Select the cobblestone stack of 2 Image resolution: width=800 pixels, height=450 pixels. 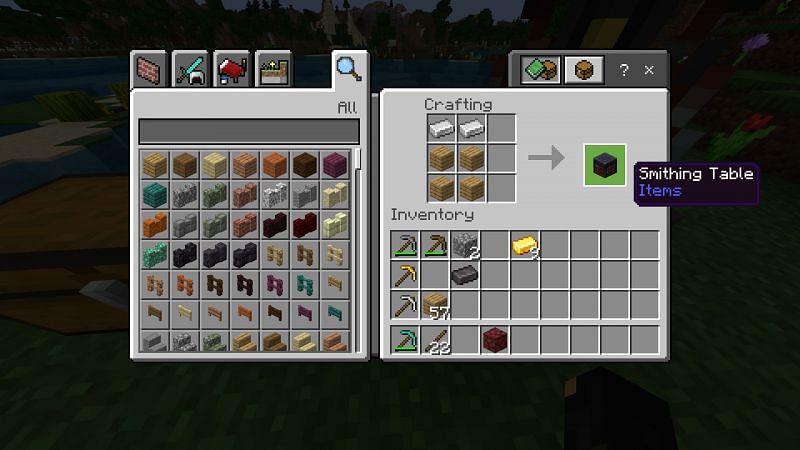466,245
